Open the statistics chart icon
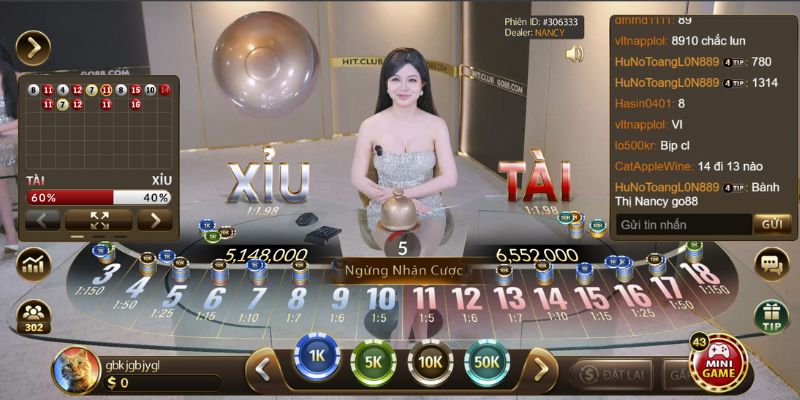Image resolution: width=800 pixels, height=400 pixels. [33, 265]
